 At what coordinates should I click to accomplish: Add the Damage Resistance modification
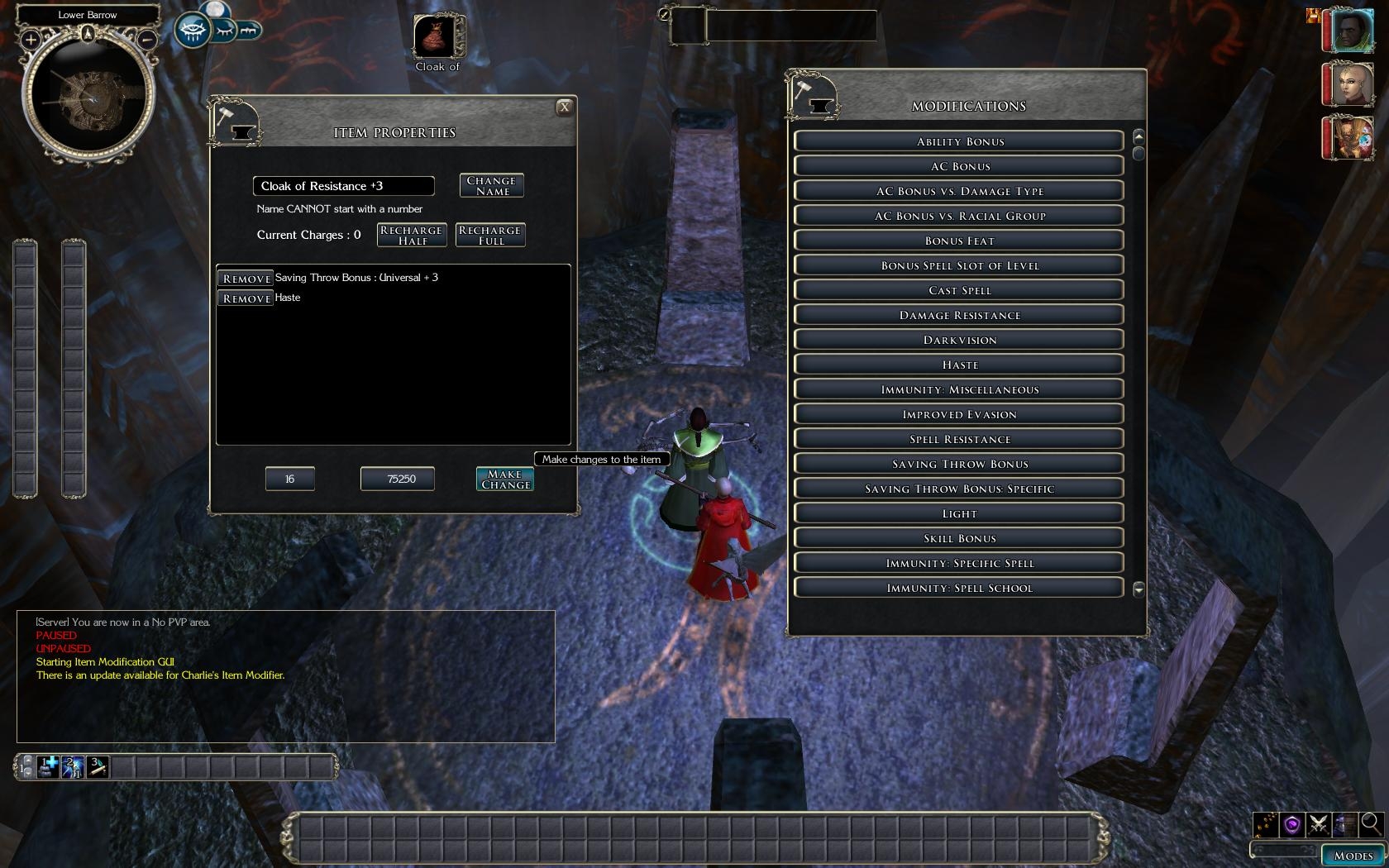coord(959,315)
